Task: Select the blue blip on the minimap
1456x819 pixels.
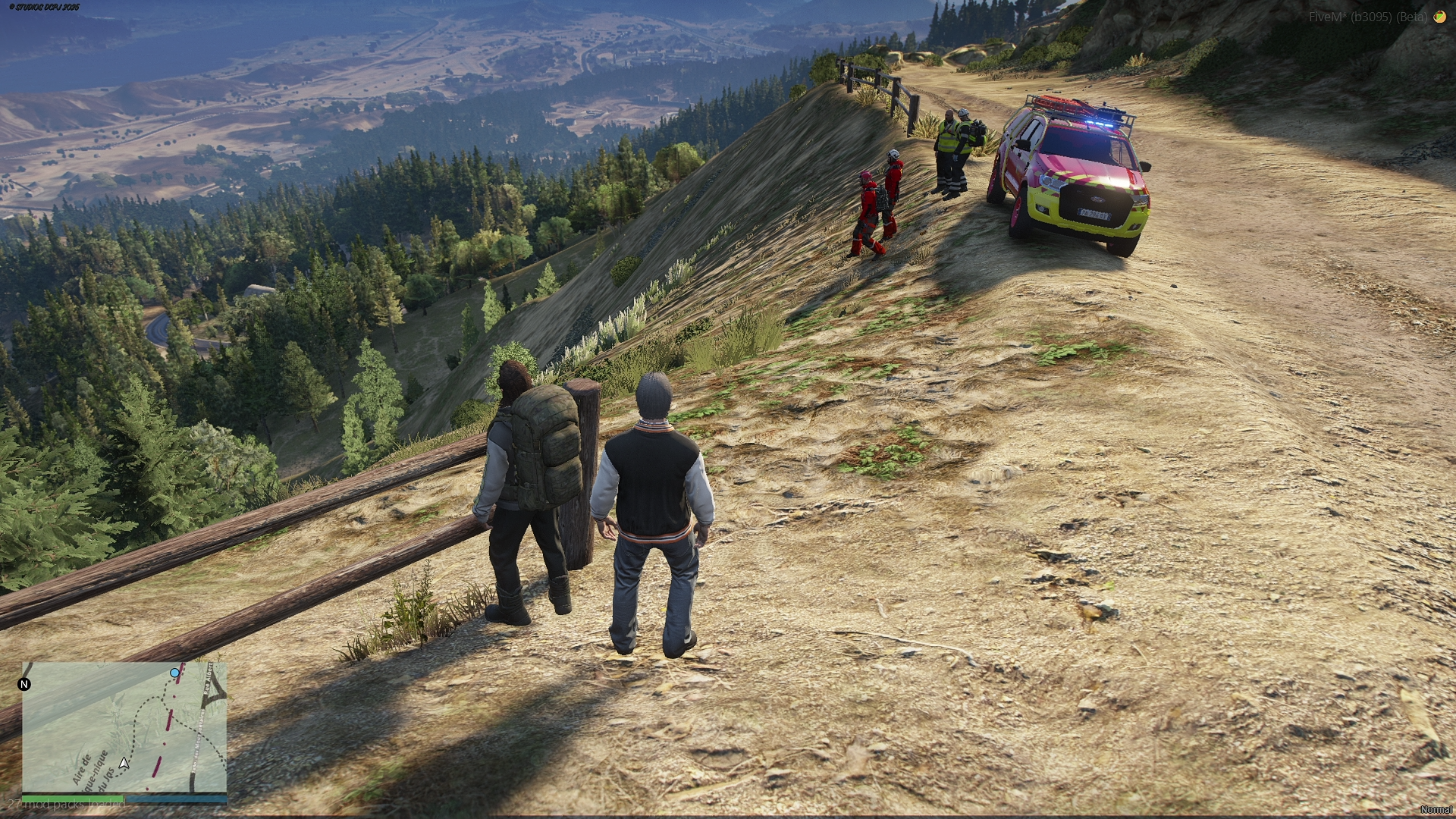Action: (175, 673)
